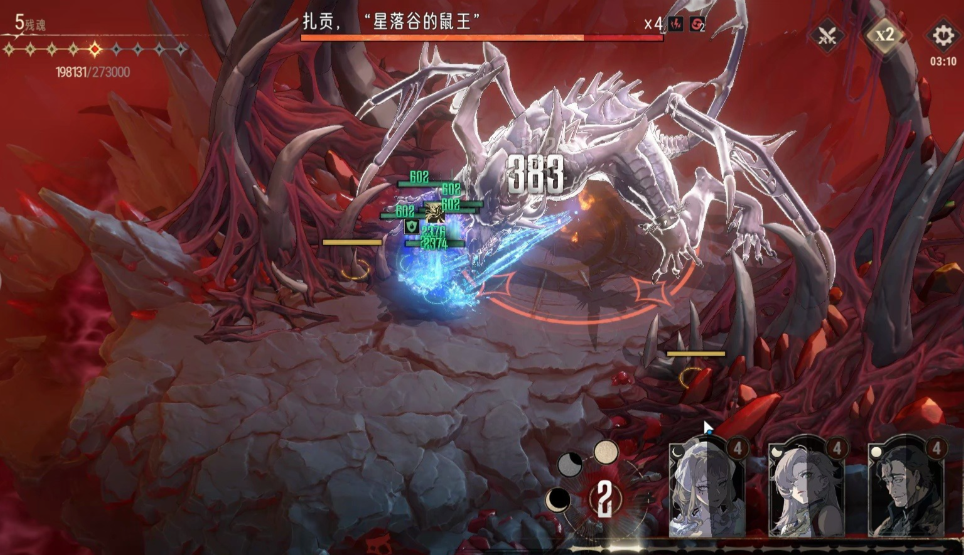Viewport: 964px width, 555px height.
Task: Activate the central skill orb showing 2
Action: click(x=604, y=497)
